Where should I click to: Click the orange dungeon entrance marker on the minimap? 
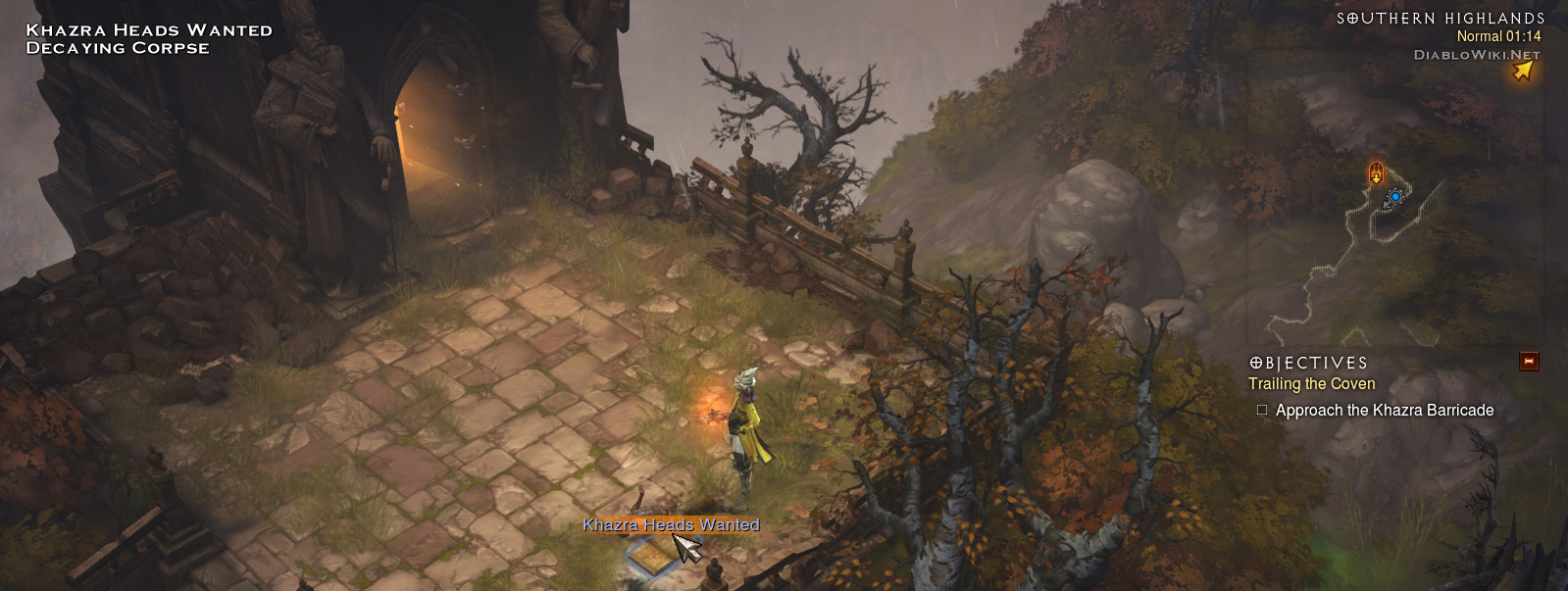click(x=1376, y=173)
